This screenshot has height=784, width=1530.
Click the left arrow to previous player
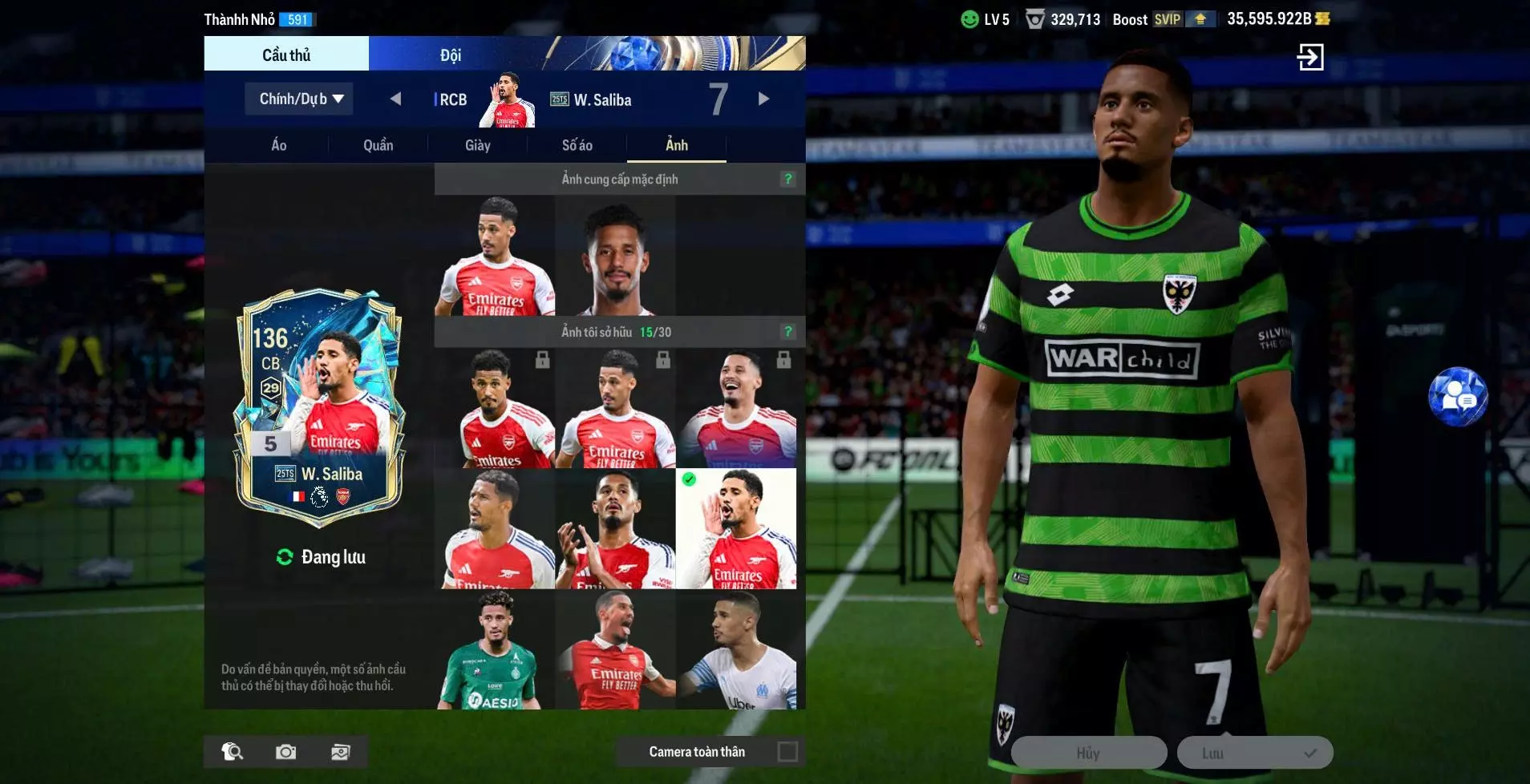(x=397, y=98)
